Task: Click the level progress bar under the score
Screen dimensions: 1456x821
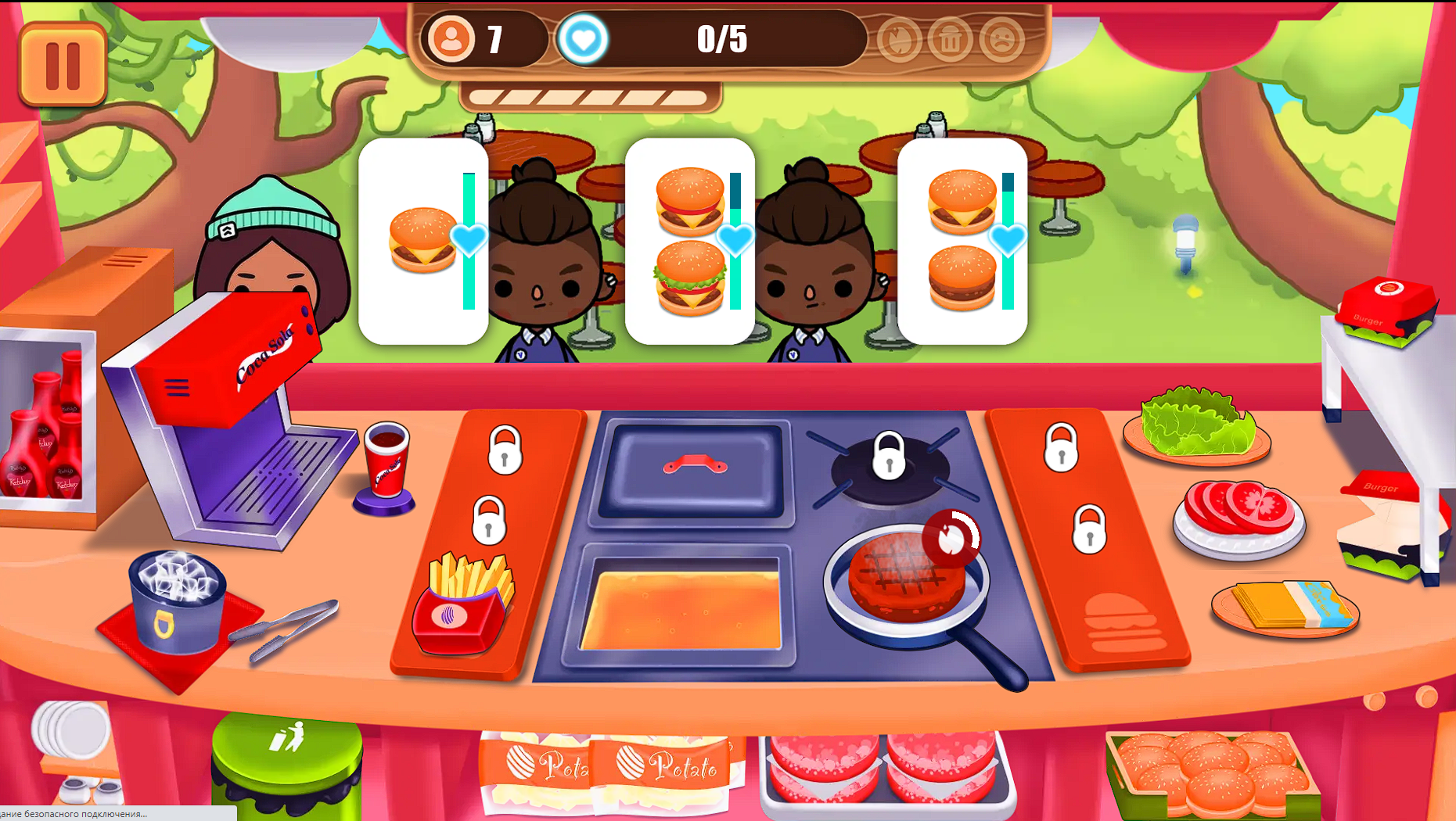Action: 592,98
